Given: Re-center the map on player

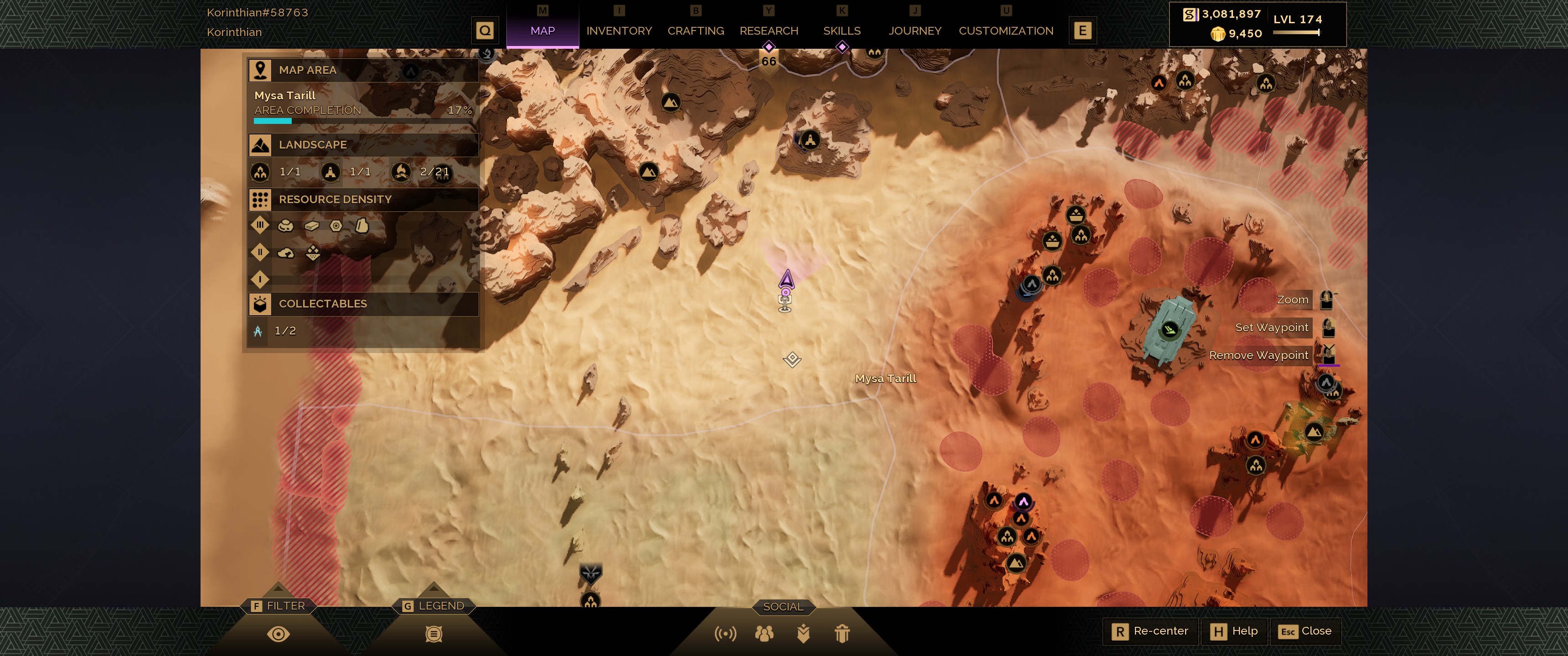Looking at the screenshot, I should (x=1150, y=631).
